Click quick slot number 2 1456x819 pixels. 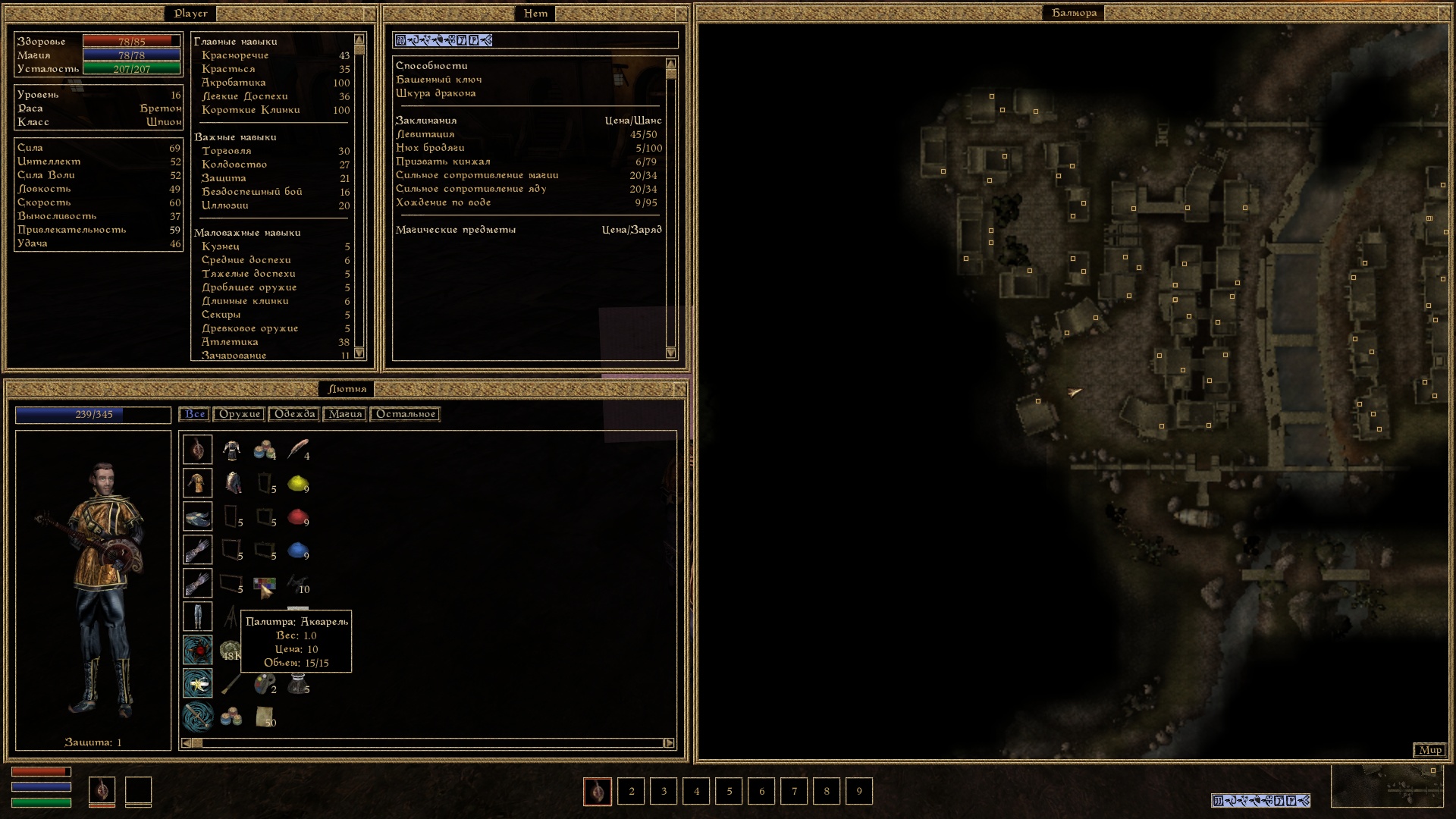[631, 791]
